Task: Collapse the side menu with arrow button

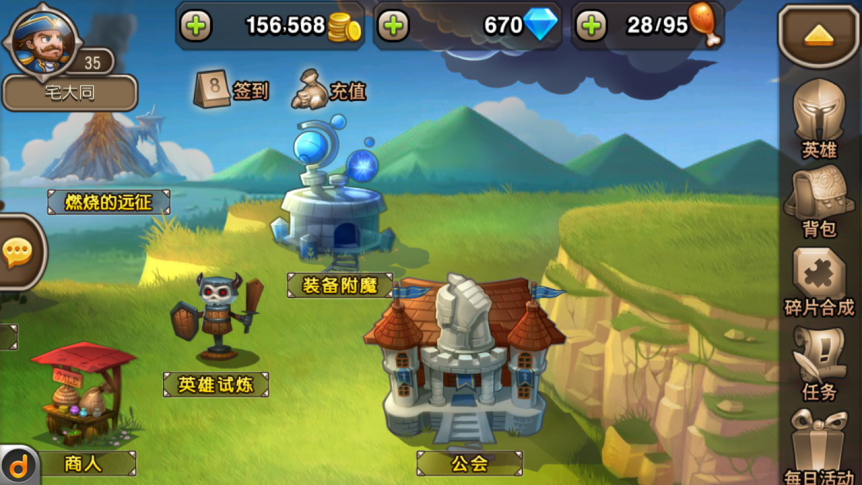Action: [818, 35]
